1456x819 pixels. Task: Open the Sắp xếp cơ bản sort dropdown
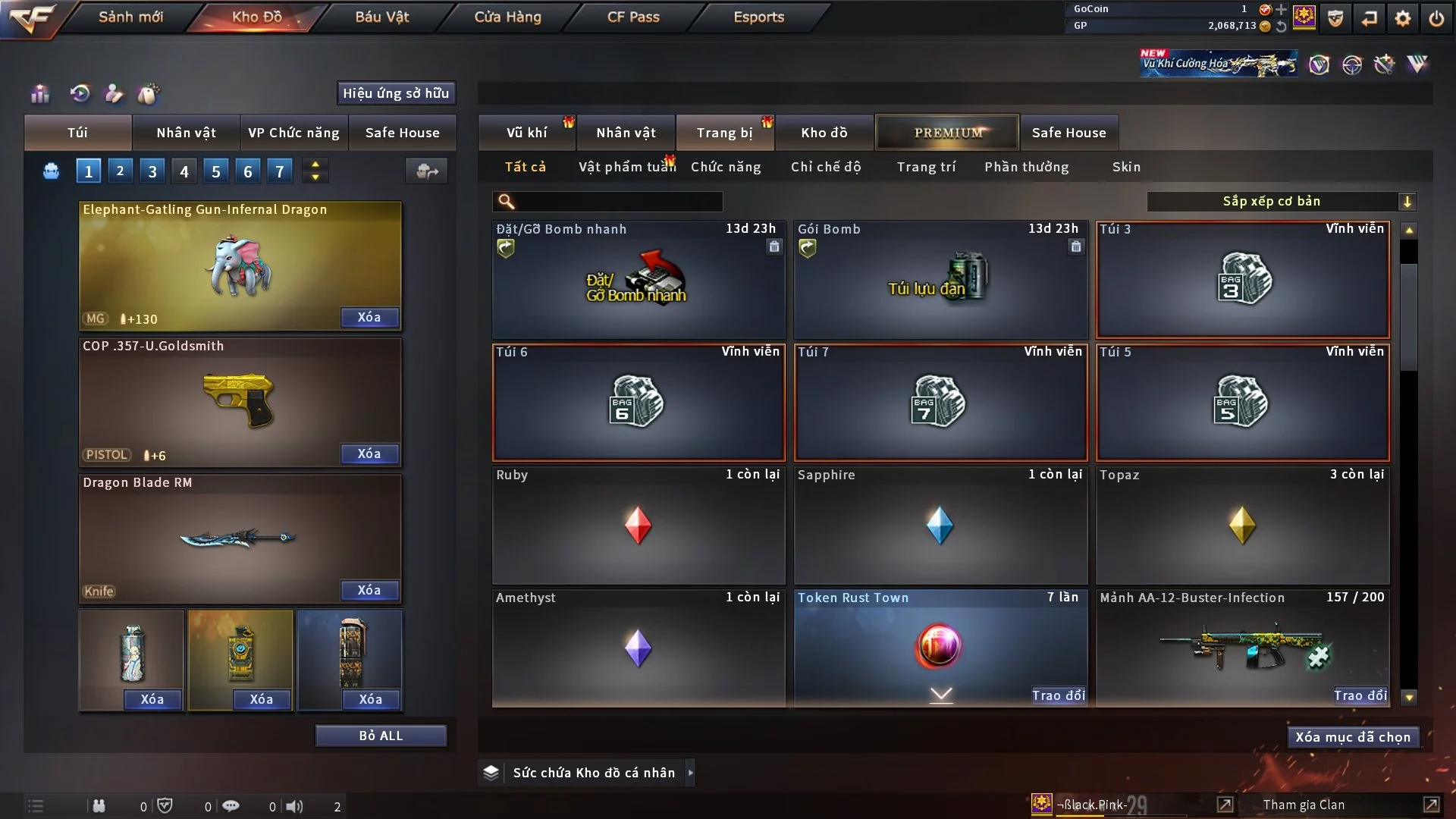click(1281, 201)
